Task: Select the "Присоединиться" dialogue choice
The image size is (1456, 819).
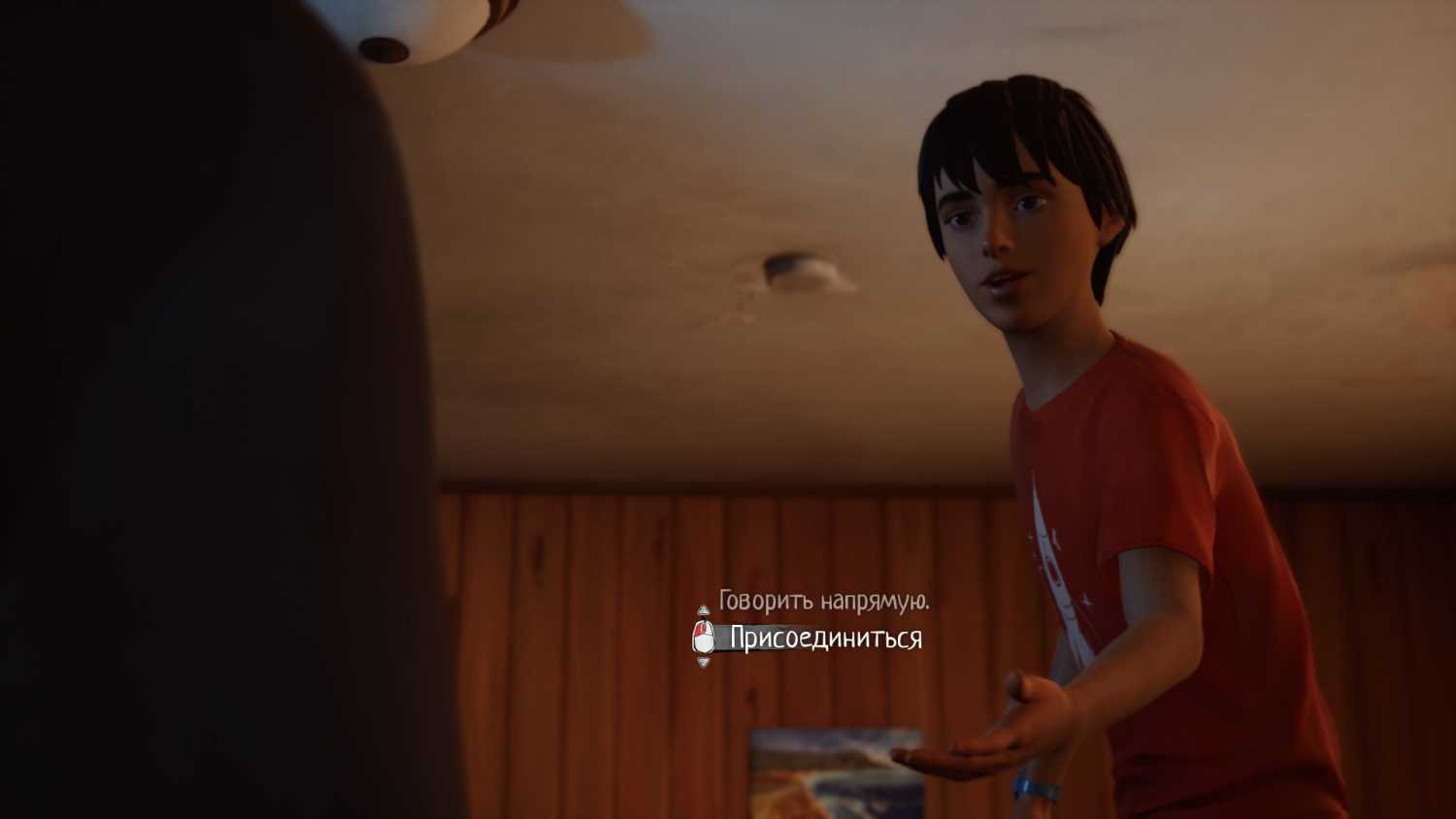Action: click(x=825, y=638)
